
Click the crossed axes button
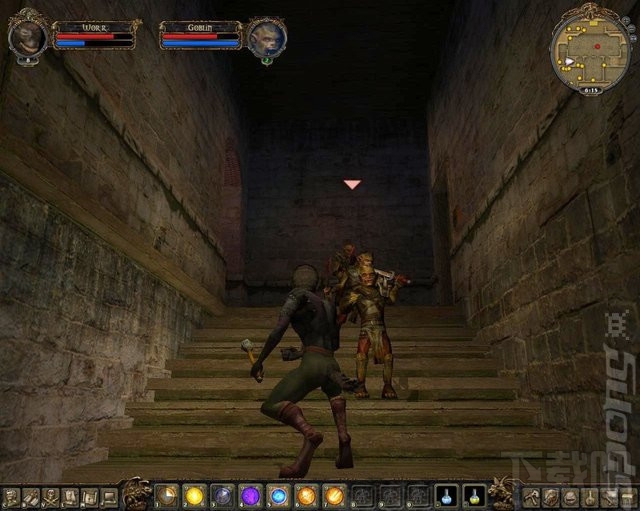(x=531, y=497)
